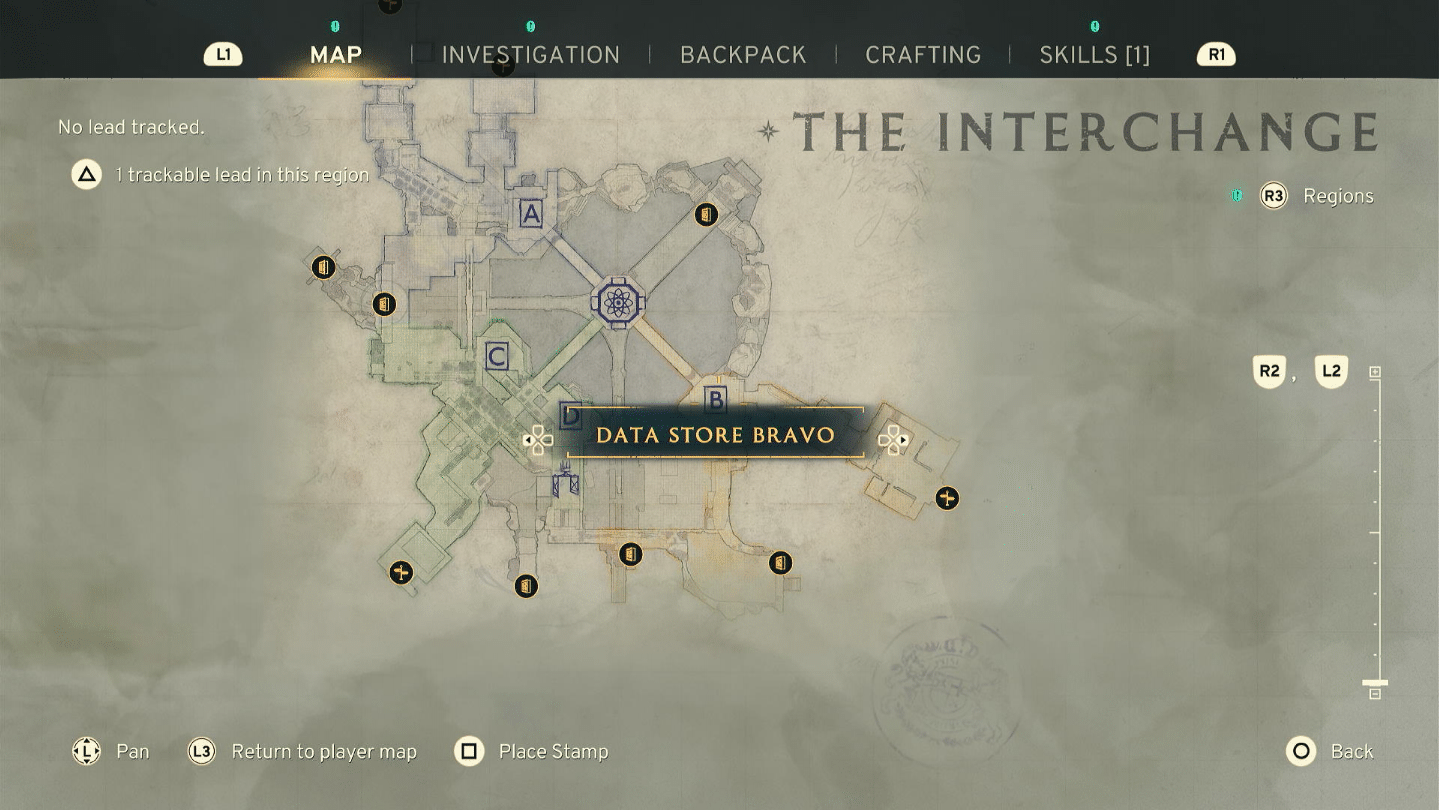Click the Back option
Image resolution: width=1440 pixels, height=810 pixels.
(x=1330, y=751)
